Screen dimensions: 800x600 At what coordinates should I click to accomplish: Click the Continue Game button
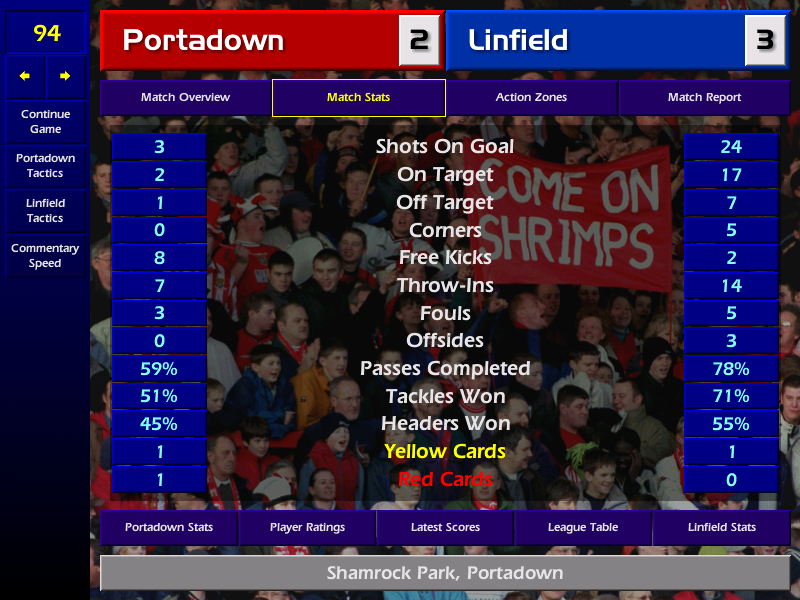point(45,121)
